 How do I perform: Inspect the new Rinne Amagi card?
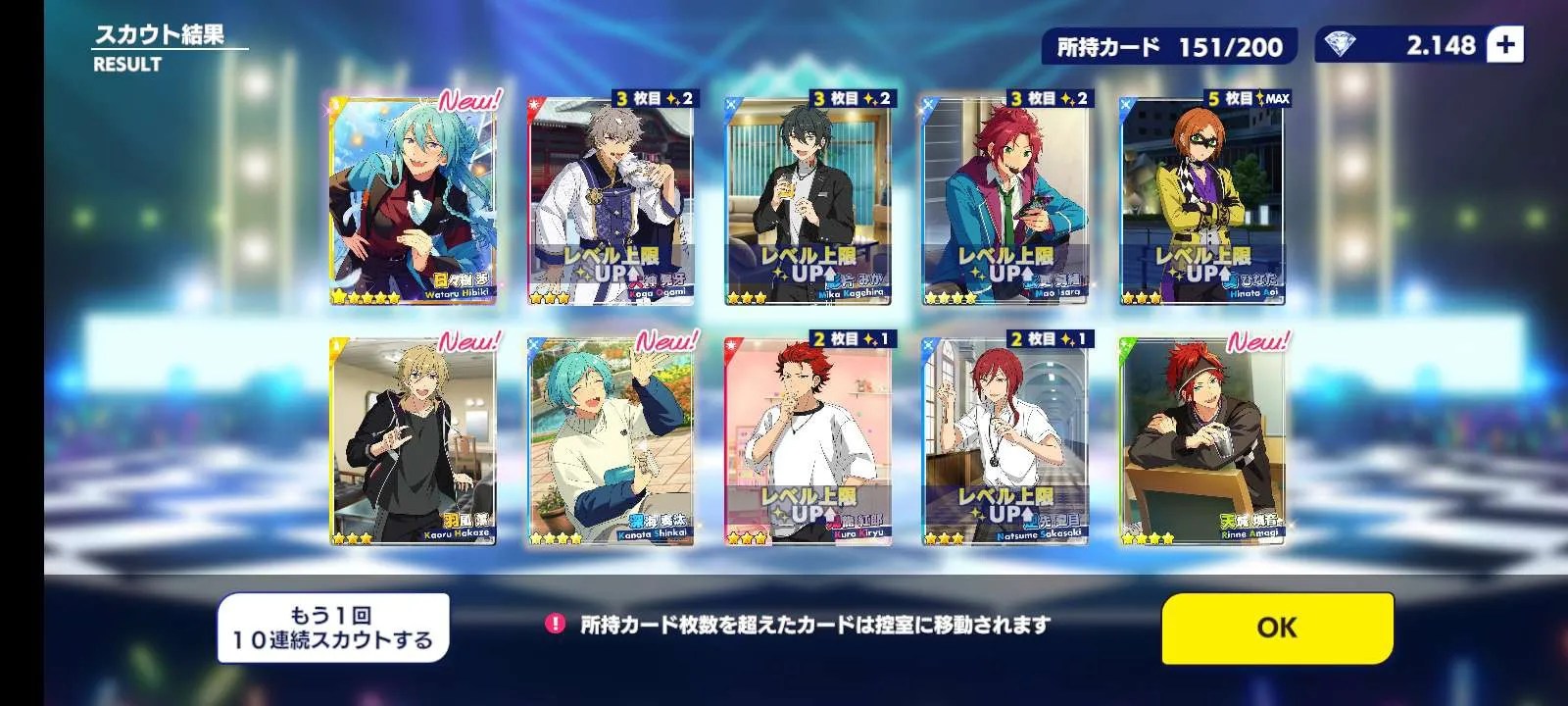pos(1202,441)
